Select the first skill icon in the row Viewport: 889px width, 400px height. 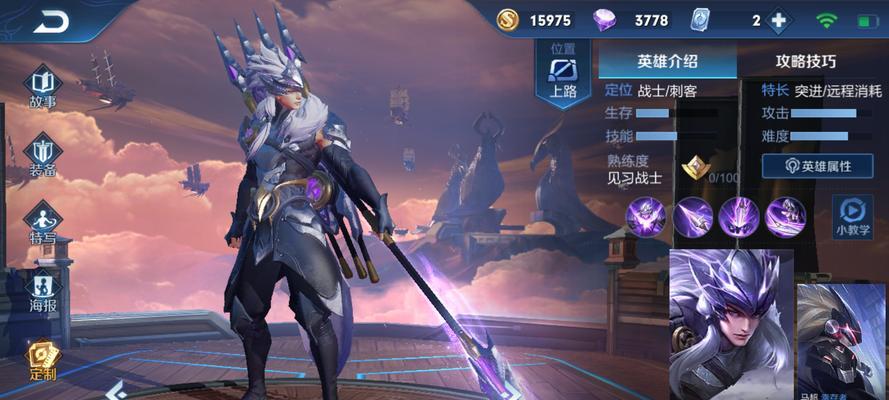pos(646,216)
